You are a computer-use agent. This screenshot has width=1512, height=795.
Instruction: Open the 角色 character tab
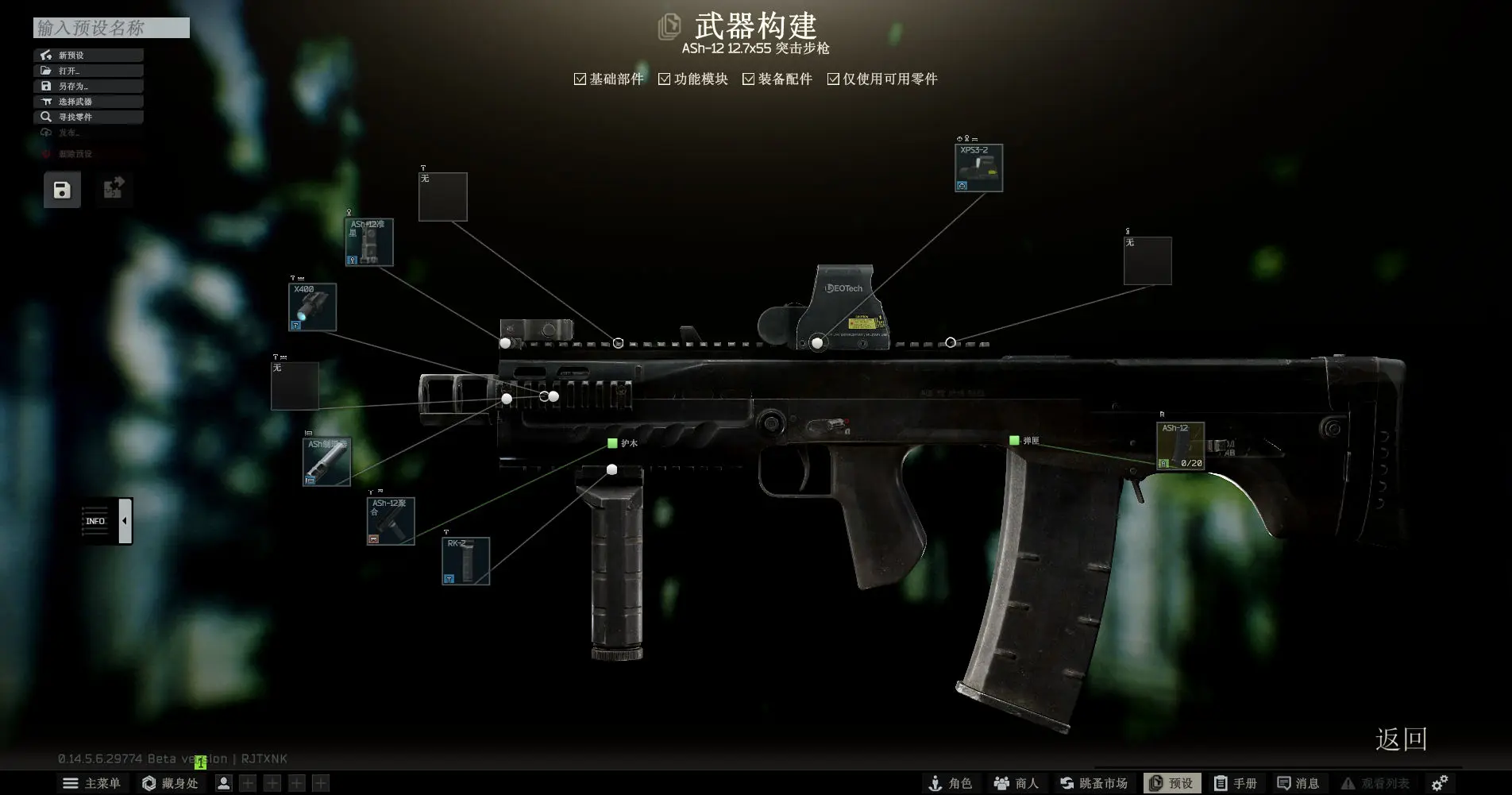(x=953, y=783)
